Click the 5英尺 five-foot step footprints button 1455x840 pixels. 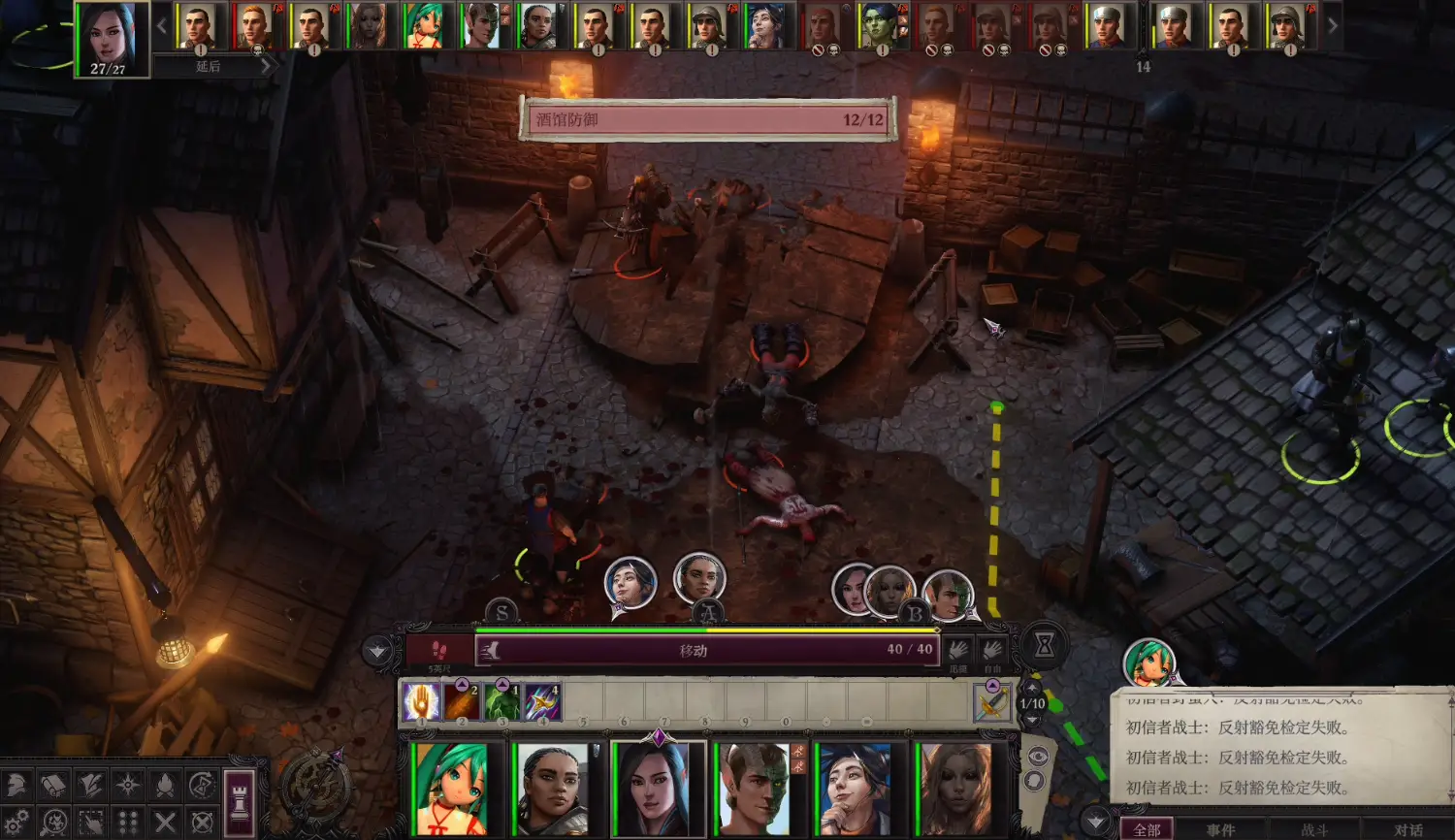(x=438, y=650)
